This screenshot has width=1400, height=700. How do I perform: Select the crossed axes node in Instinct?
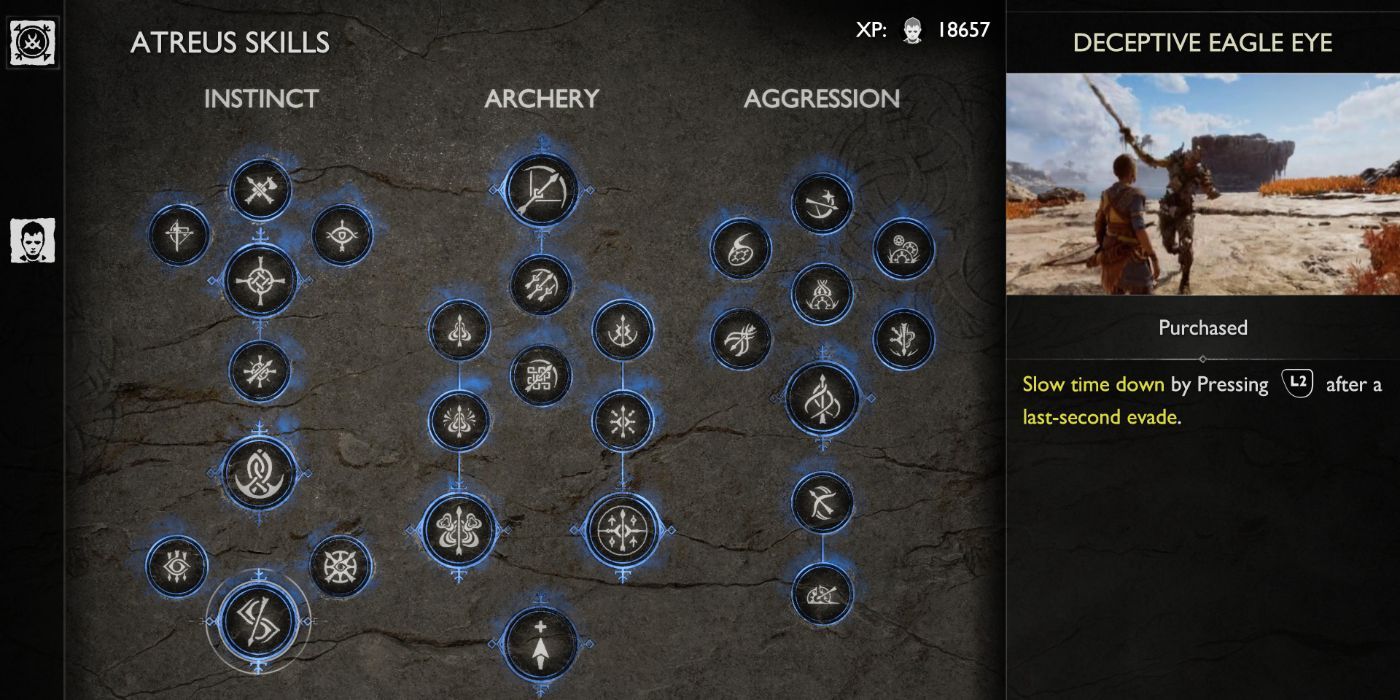[x=260, y=190]
